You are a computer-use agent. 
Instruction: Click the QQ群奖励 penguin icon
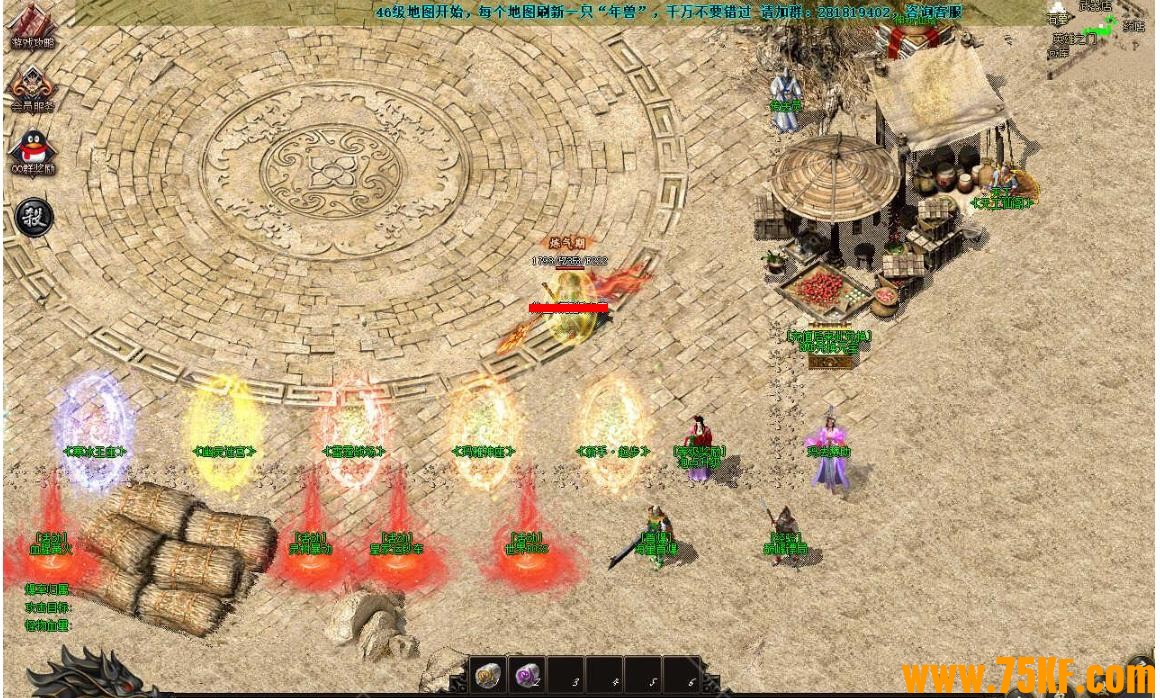[33, 152]
